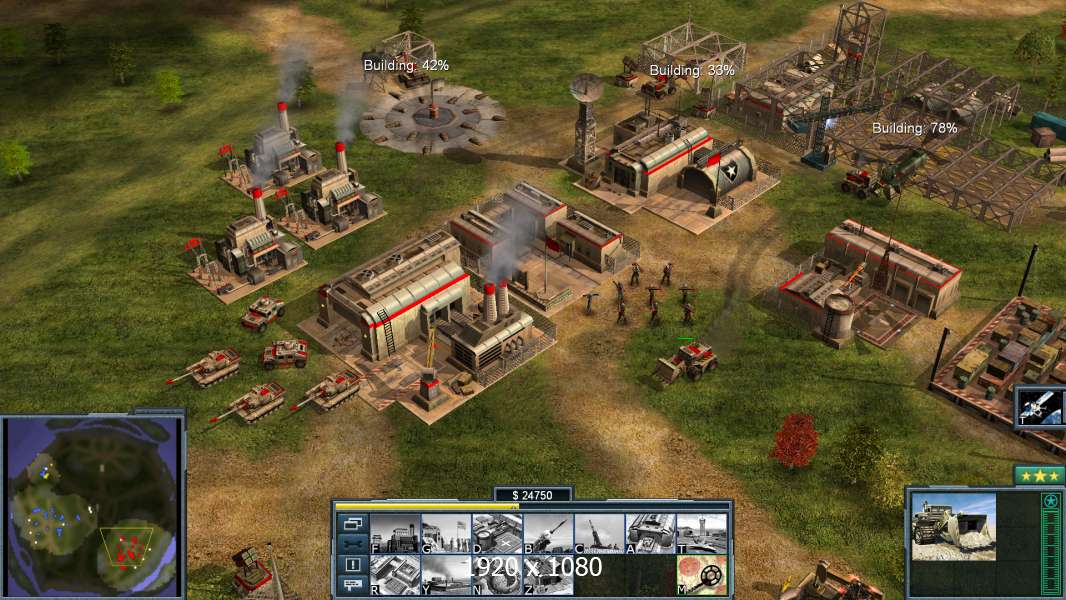This screenshot has height=600, width=1066.
Task: Click the minimap to move the camera
Action: coord(92,506)
